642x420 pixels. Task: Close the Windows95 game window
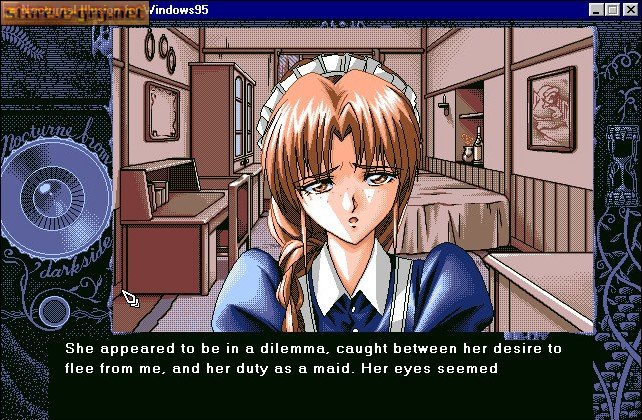629,10
